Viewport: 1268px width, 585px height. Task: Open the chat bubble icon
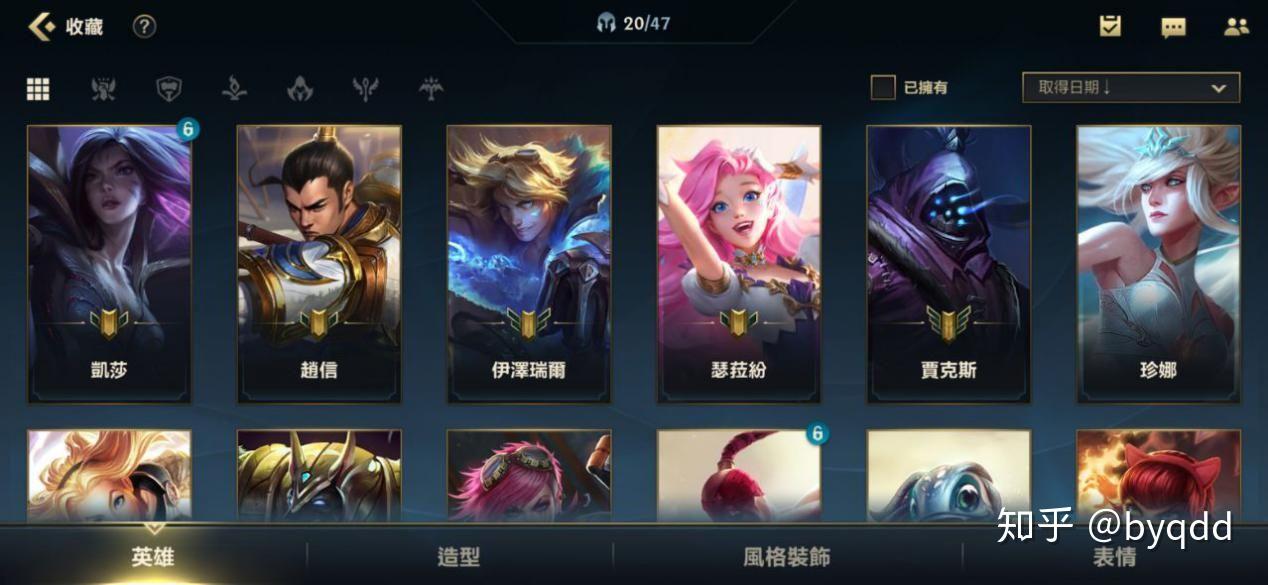pyautogui.click(x=1173, y=27)
